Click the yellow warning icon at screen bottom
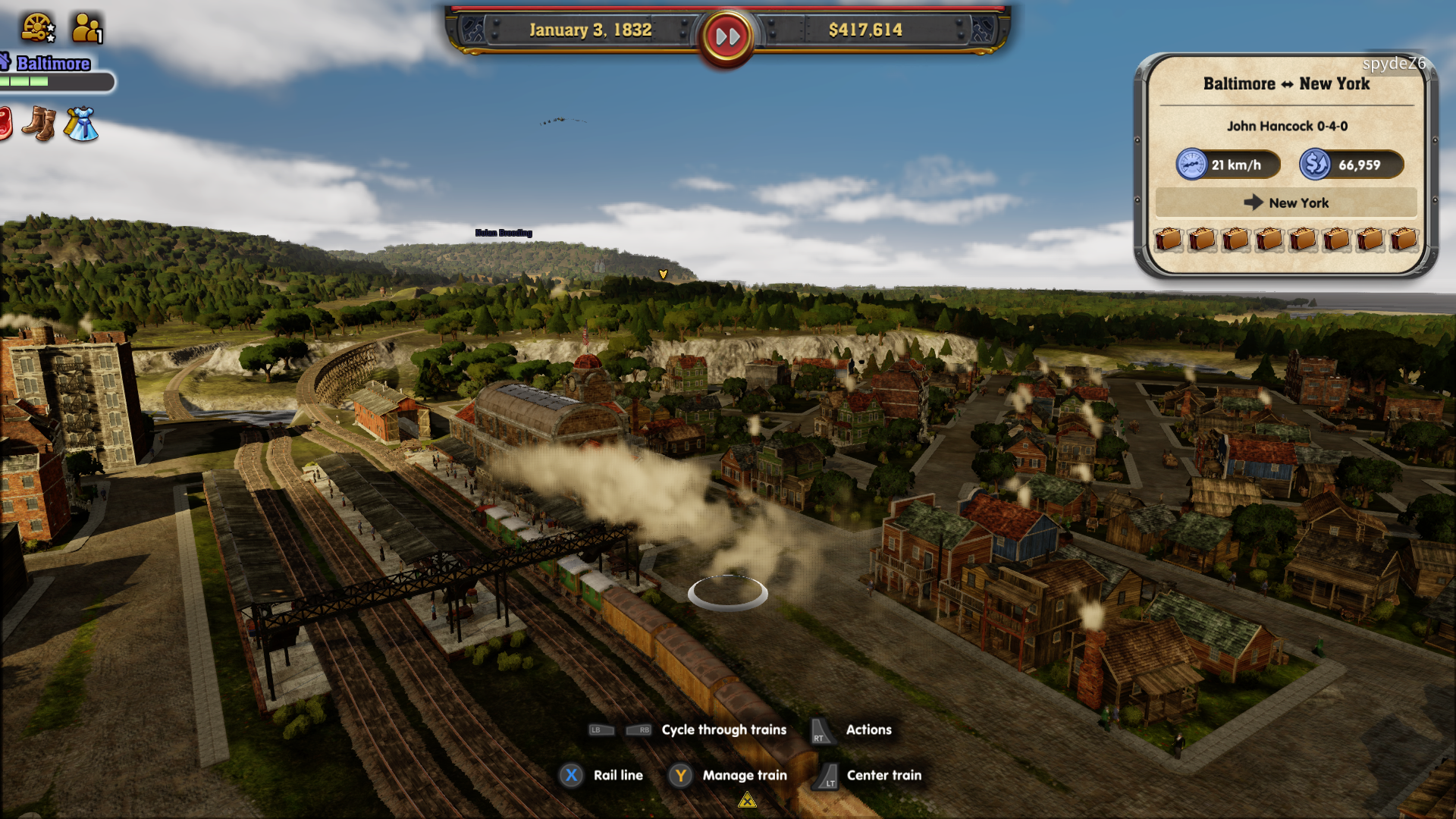Image resolution: width=1456 pixels, height=819 pixels. [747, 800]
